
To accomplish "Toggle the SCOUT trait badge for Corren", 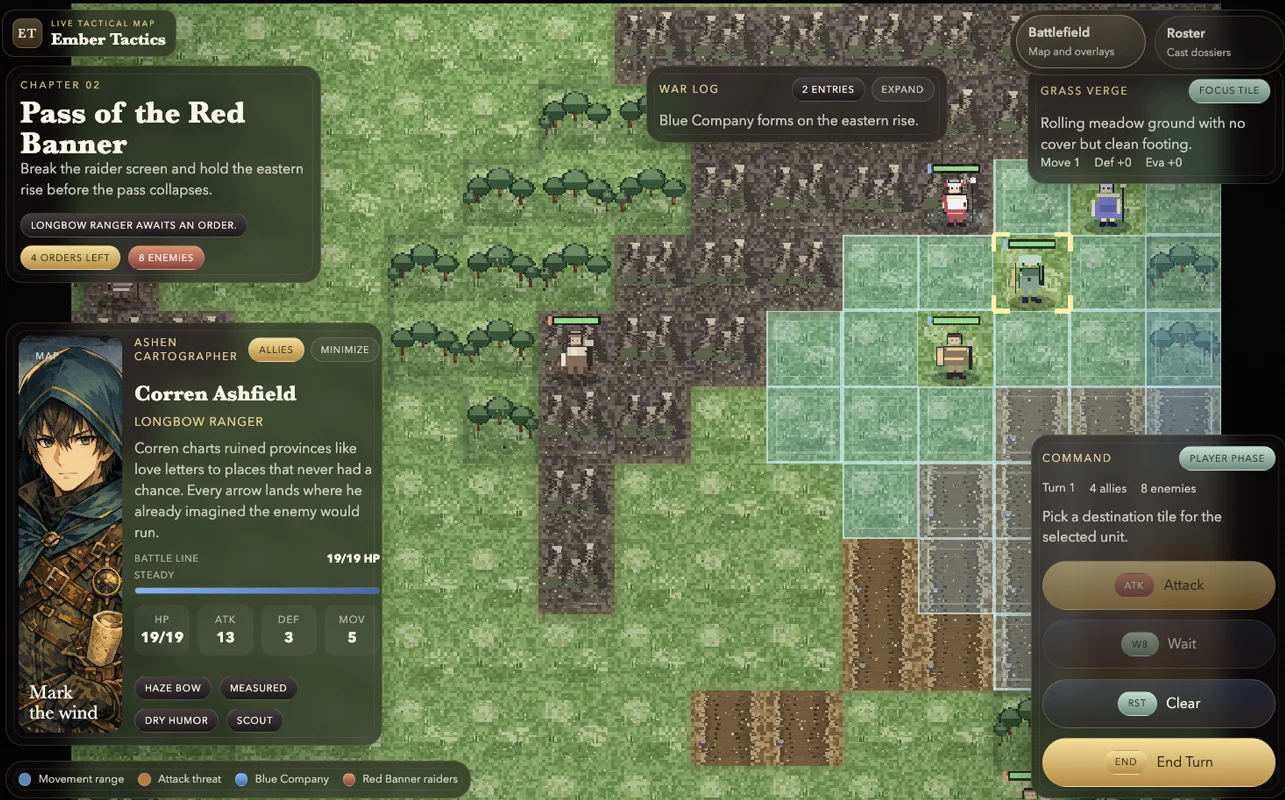I will [254, 720].
